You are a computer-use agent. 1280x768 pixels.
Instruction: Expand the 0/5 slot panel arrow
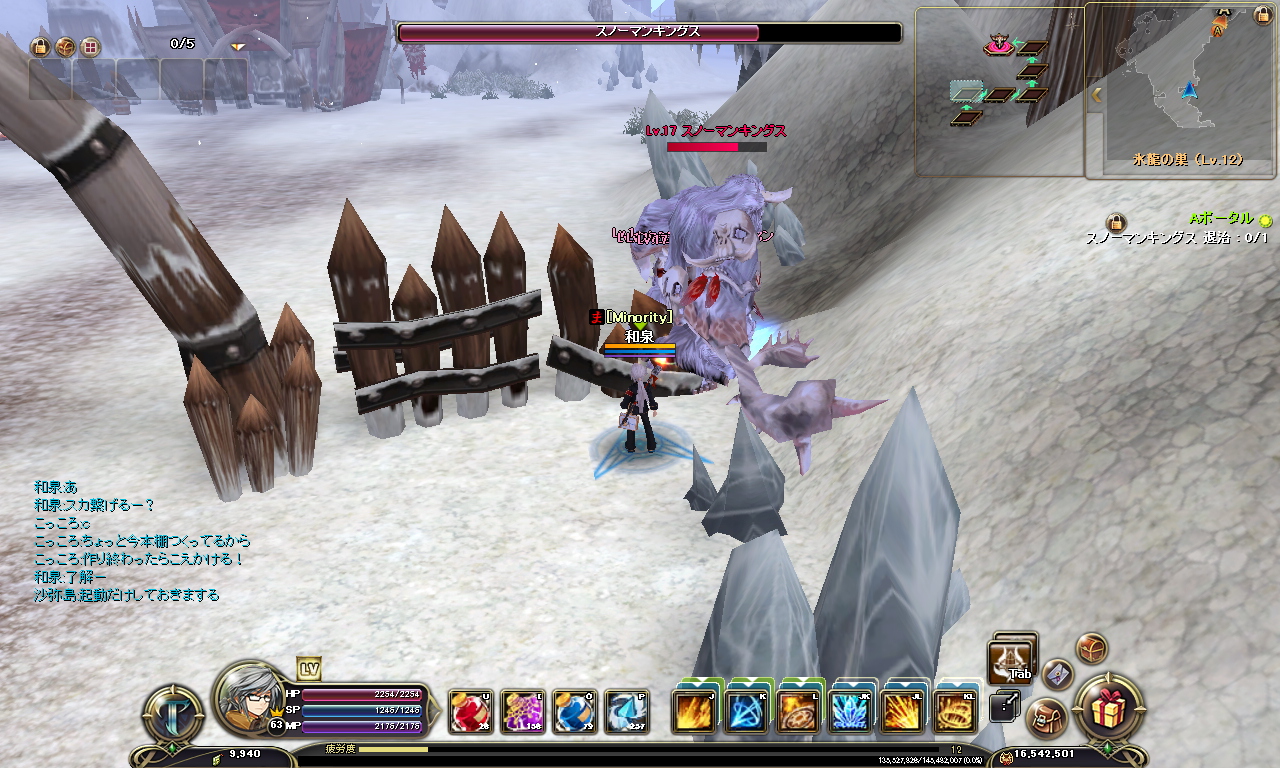pos(238,46)
